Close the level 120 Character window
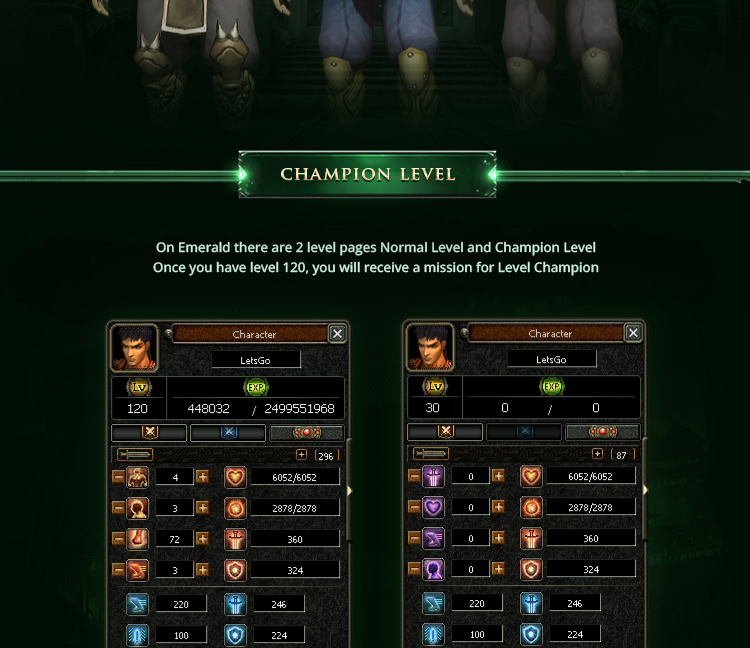 [x=338, y=334]
